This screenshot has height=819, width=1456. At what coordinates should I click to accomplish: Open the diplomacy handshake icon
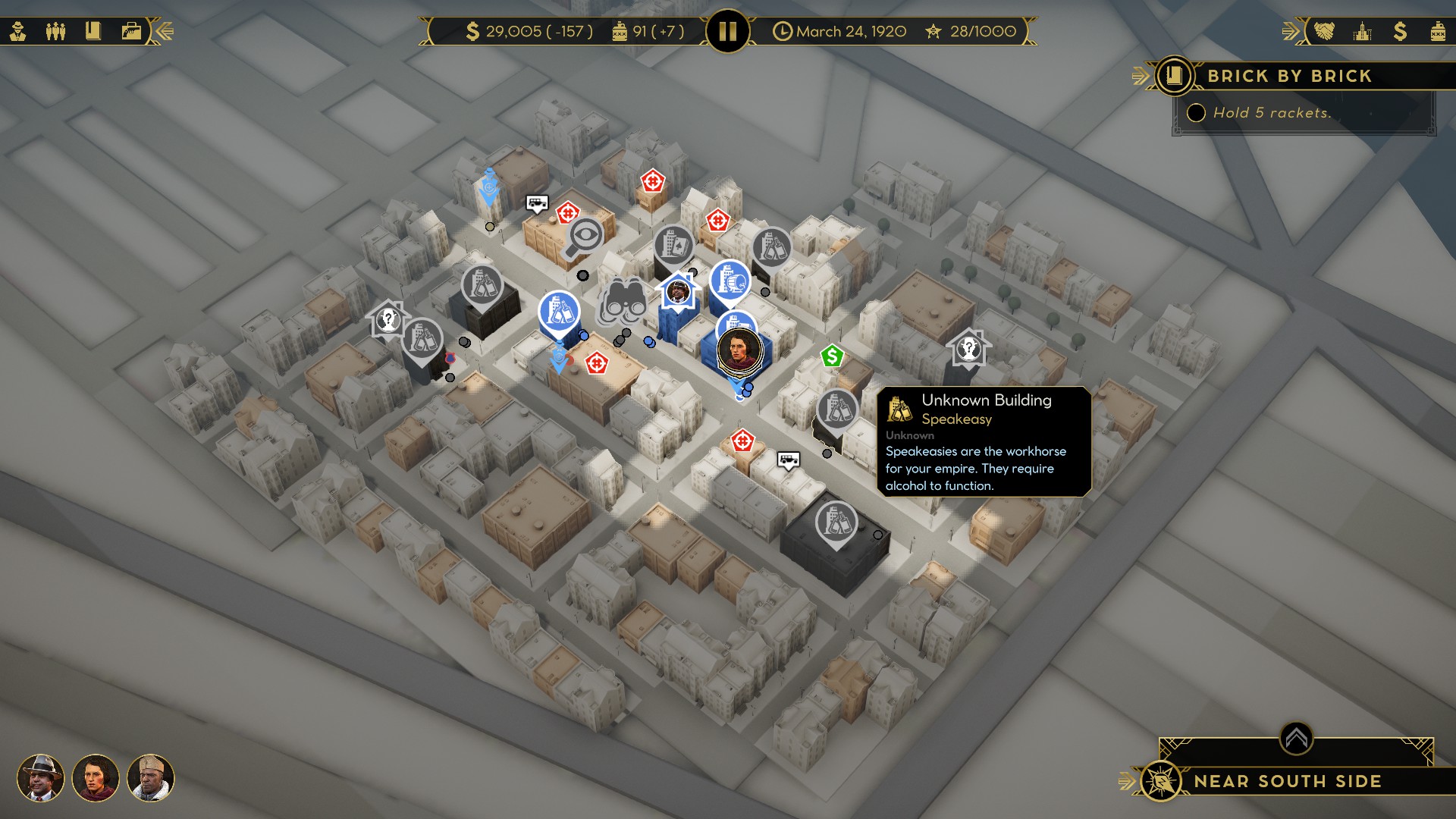(x=1324, y=31)
